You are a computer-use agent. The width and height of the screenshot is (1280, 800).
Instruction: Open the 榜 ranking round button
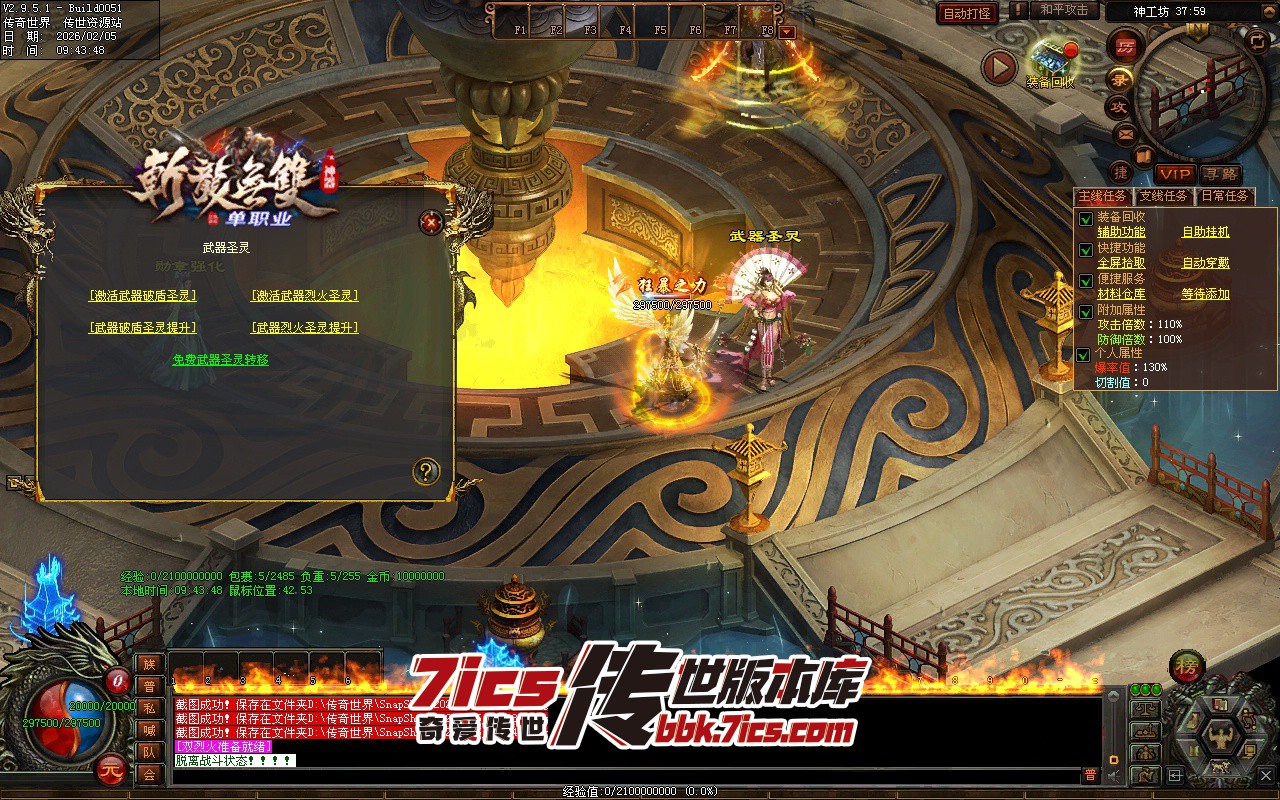[x=1188, y=665]
